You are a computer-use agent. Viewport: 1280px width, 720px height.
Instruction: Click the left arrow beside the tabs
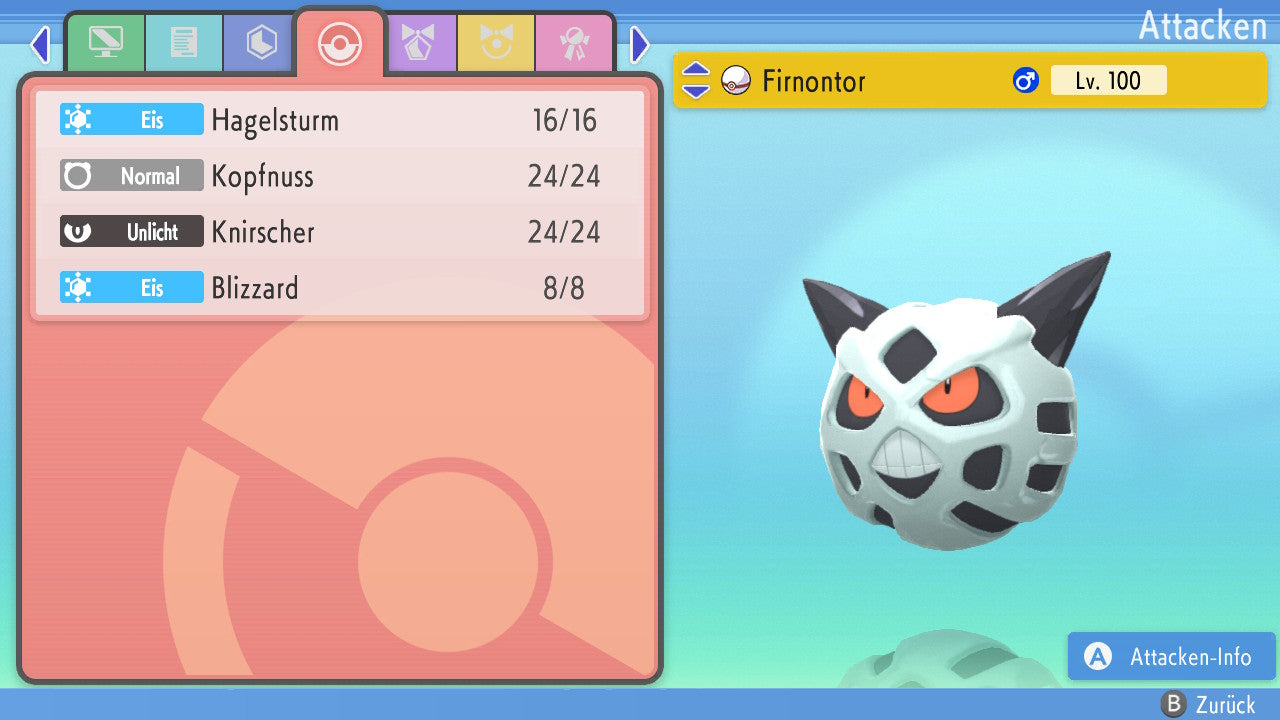click(x=39, y=44)
